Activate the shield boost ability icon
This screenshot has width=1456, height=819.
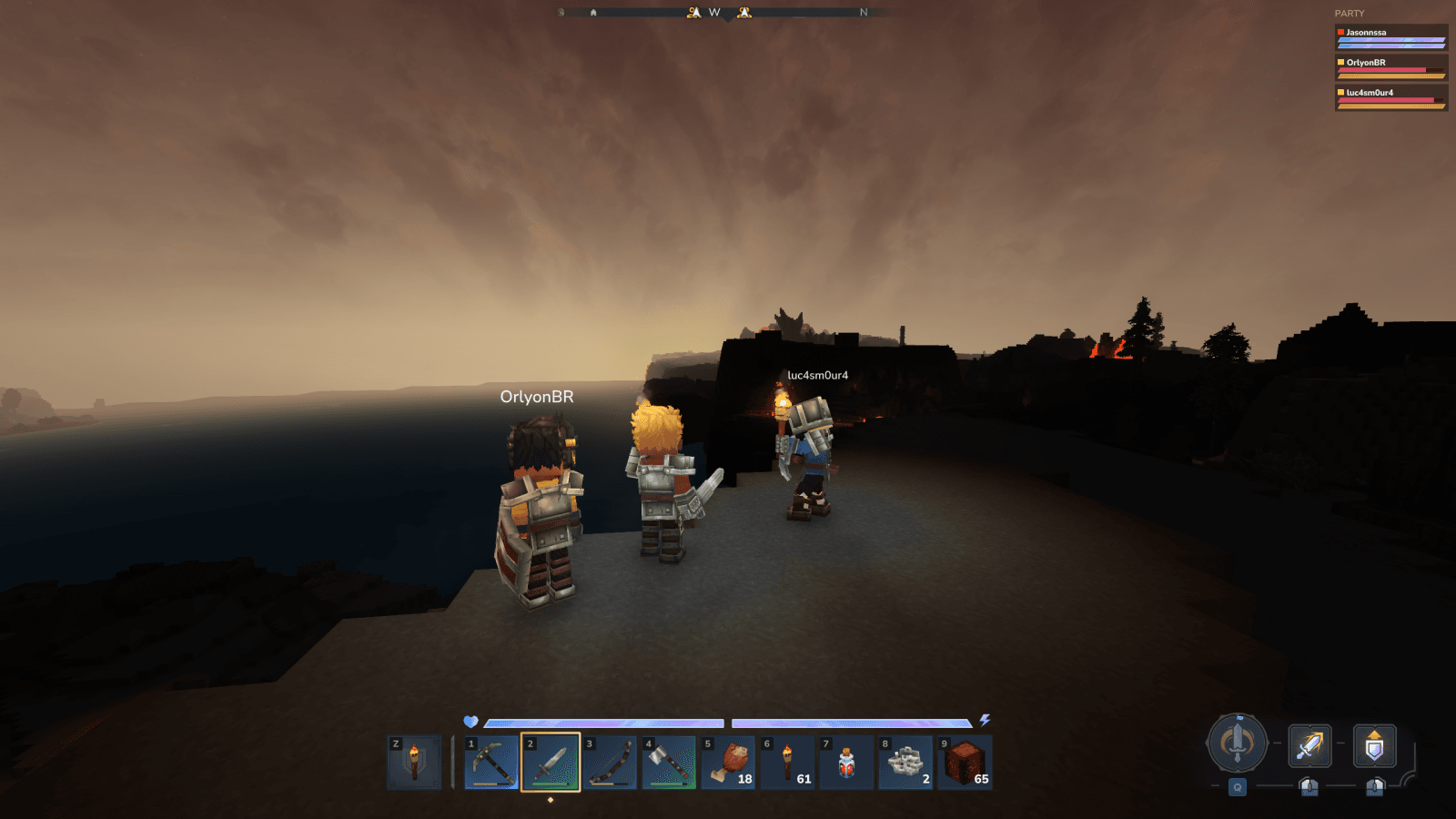tap(1374, 746)
